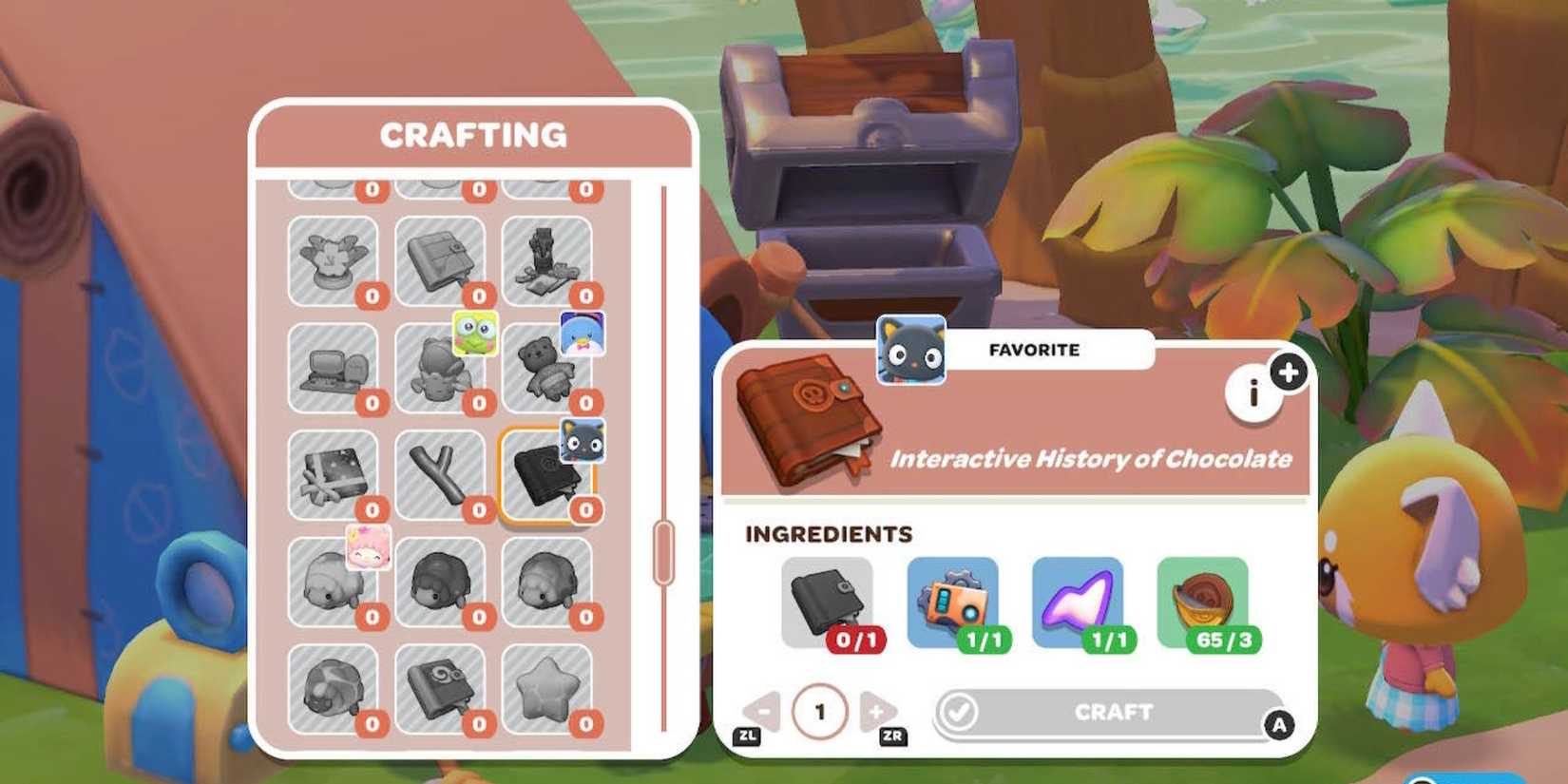This screenshot has width=1568, height=784.
Task: Switch to the FAVORITE tab
Action: (x=1032, y=350)
